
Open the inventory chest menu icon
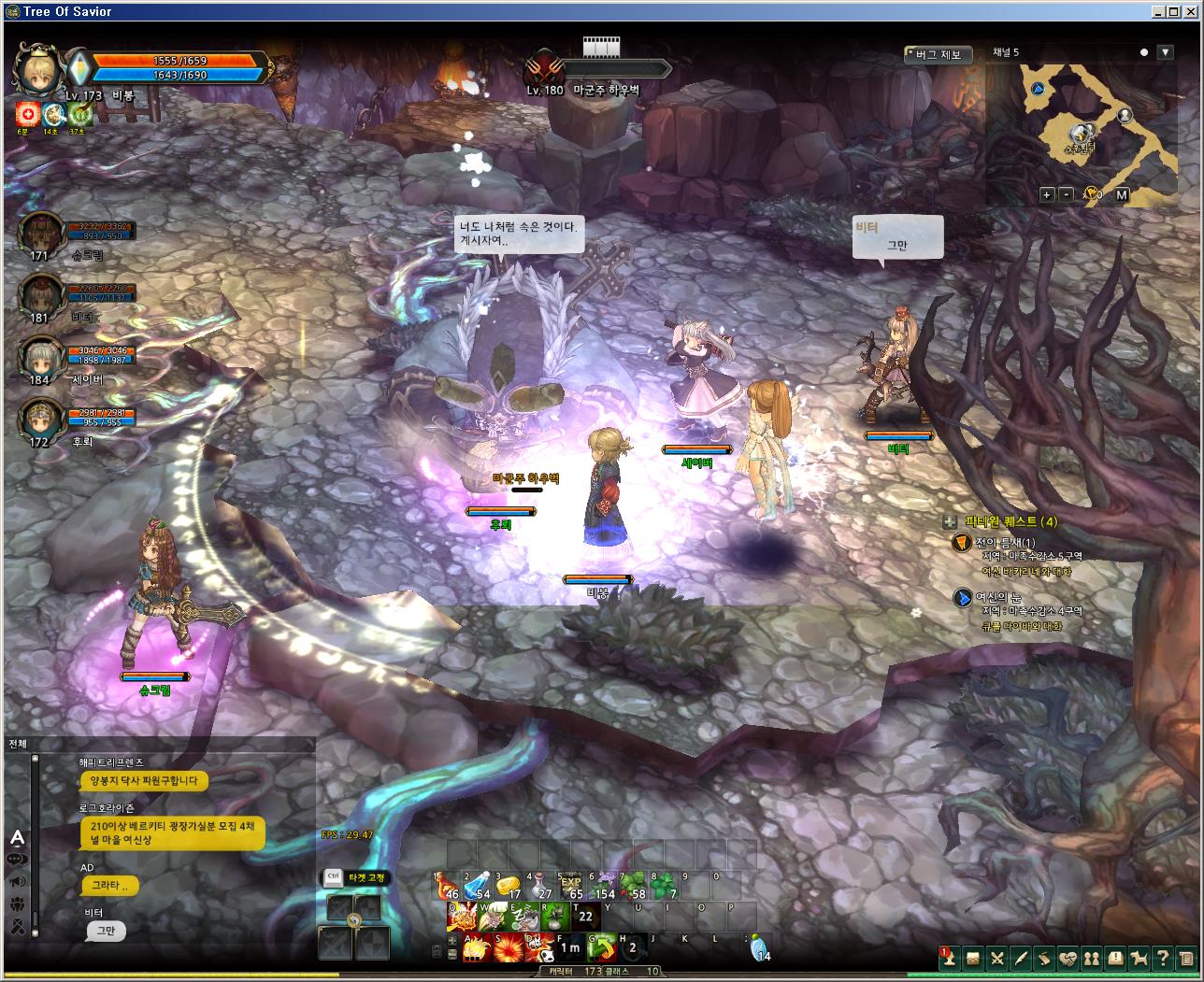[x=973, y=959]
